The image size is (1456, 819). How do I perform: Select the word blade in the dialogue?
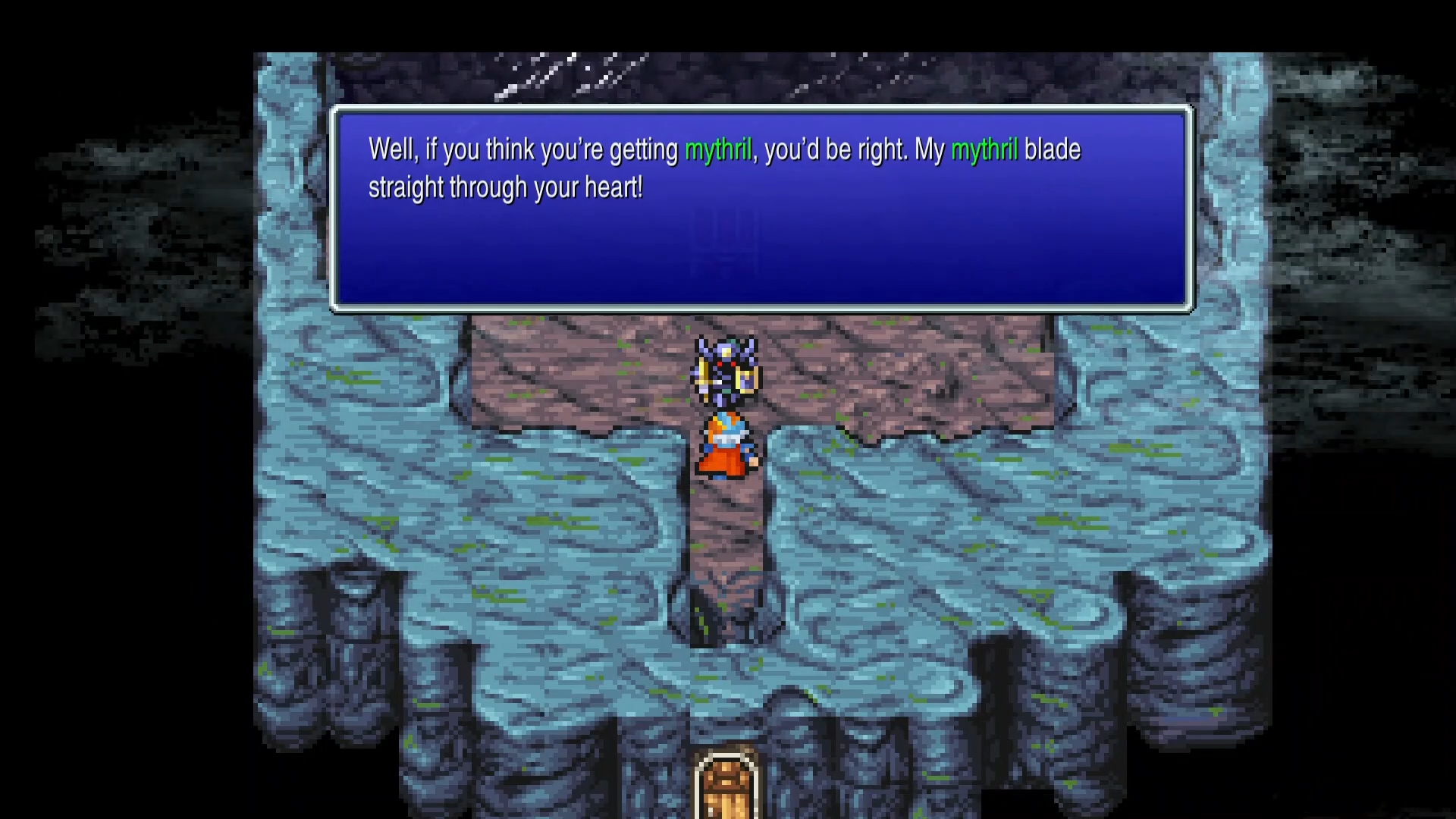(1052, 149)
